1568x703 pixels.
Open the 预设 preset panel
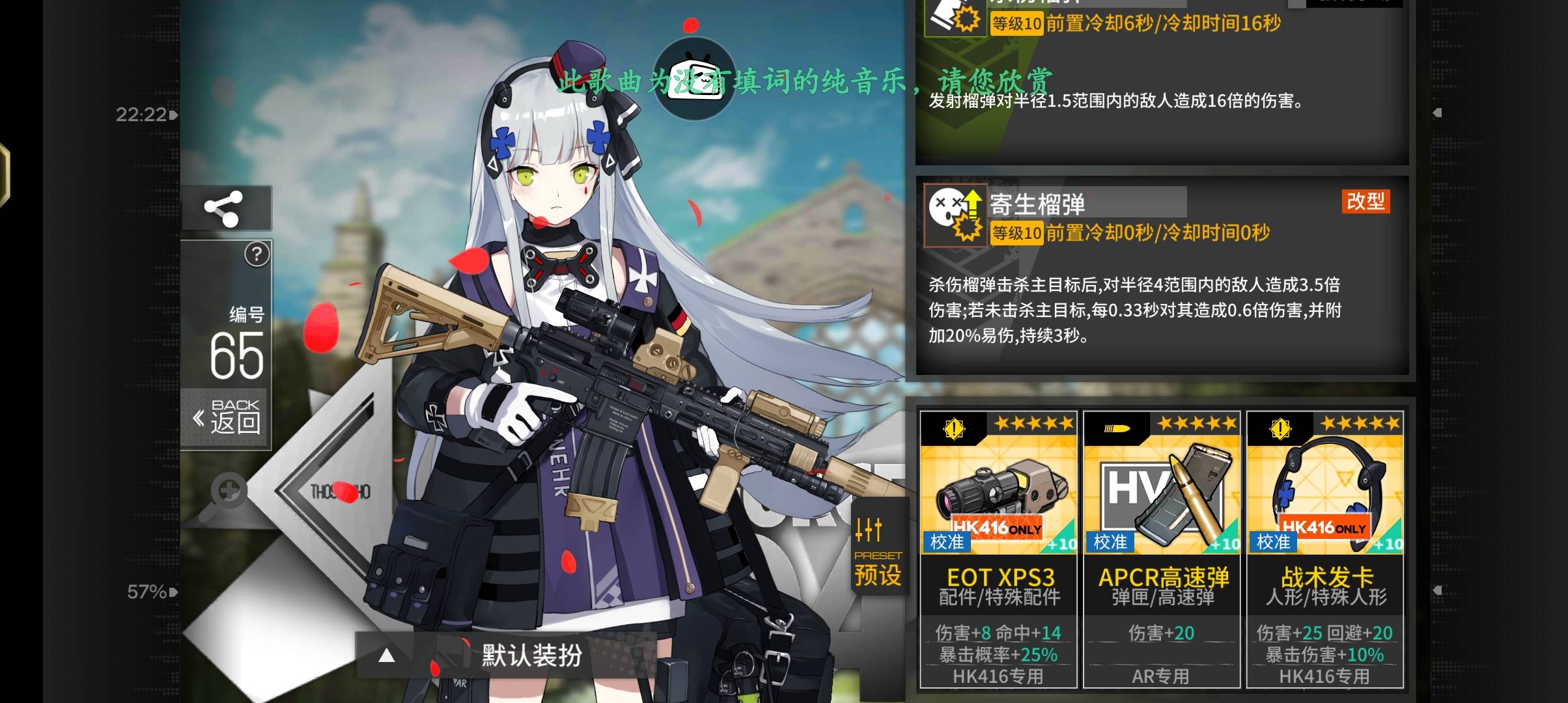pyautogui.click(x=877, y=552)
